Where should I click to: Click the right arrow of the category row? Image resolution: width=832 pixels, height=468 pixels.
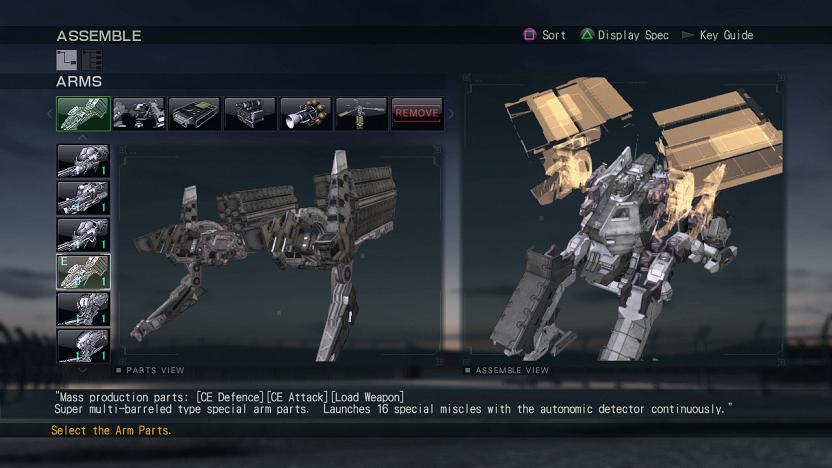click(x=451, y=114)
